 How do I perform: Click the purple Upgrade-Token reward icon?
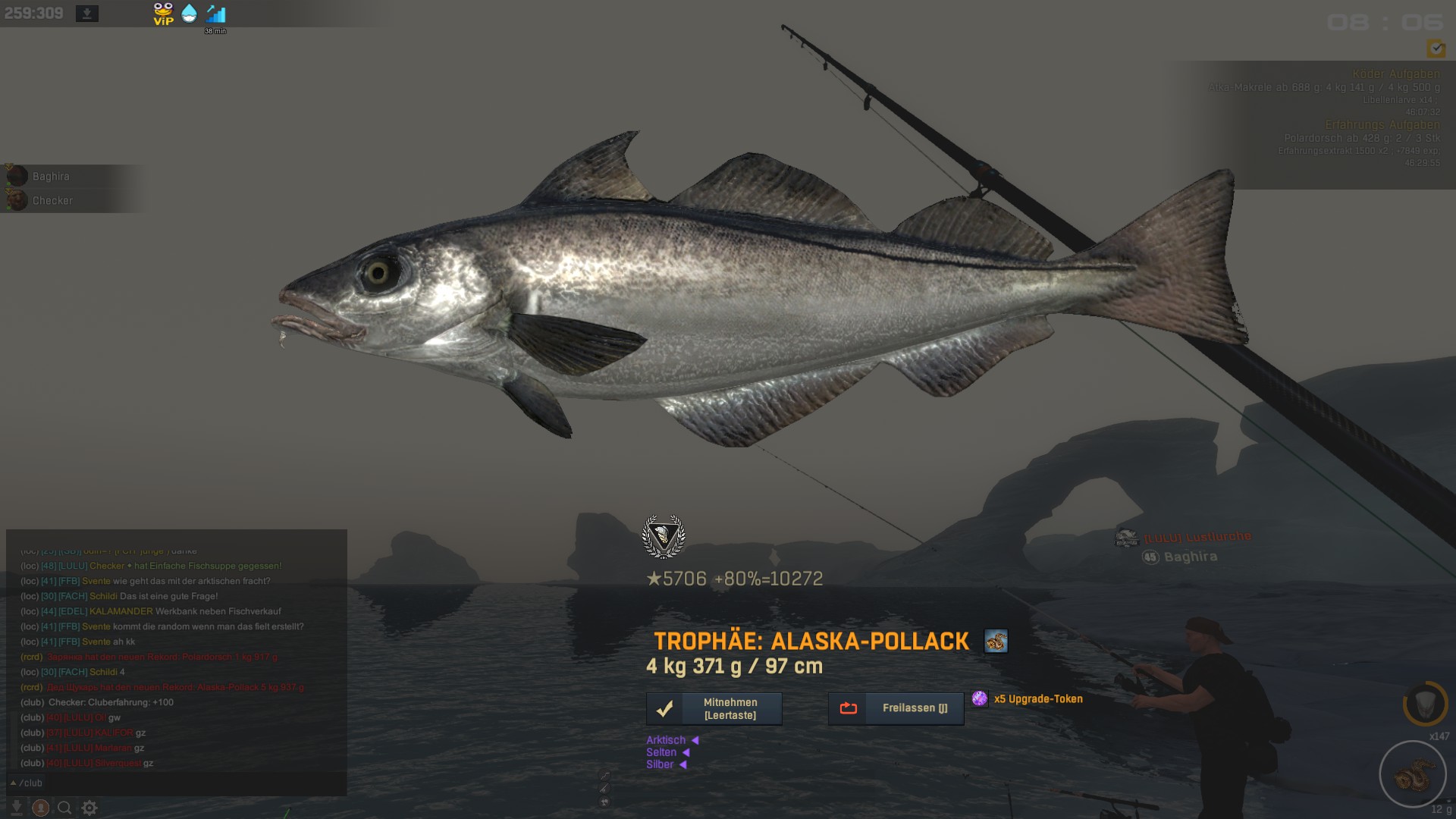(980, 698)
